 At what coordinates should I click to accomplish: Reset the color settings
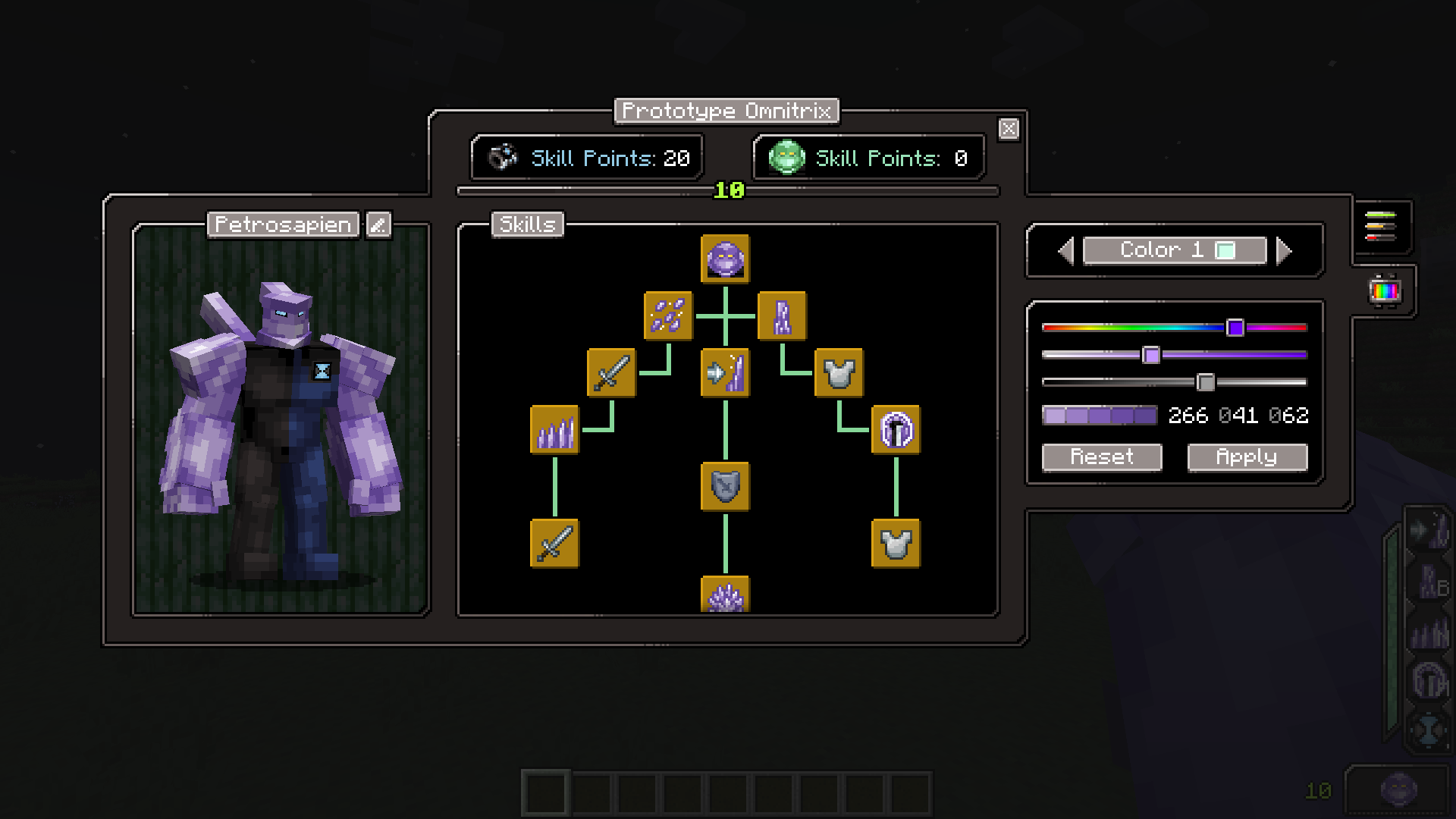click(x=1101, y=457)
